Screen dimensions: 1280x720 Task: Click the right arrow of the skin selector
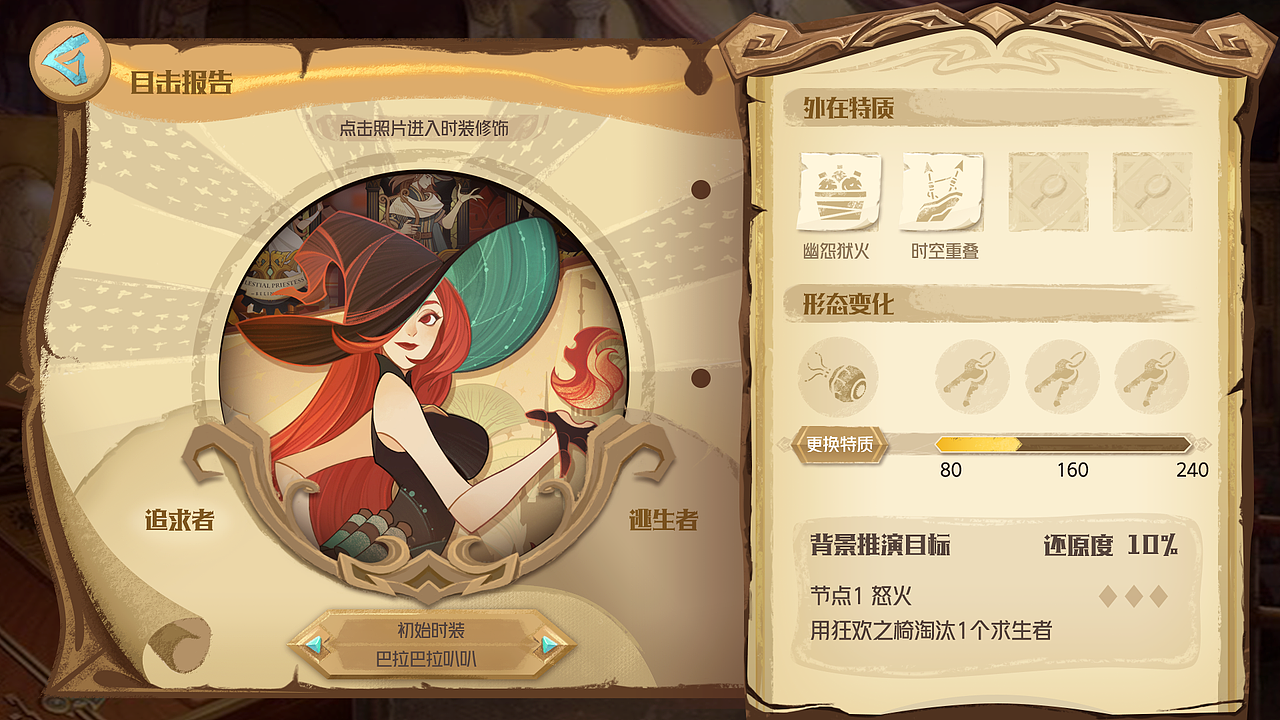tap(548, 646)
